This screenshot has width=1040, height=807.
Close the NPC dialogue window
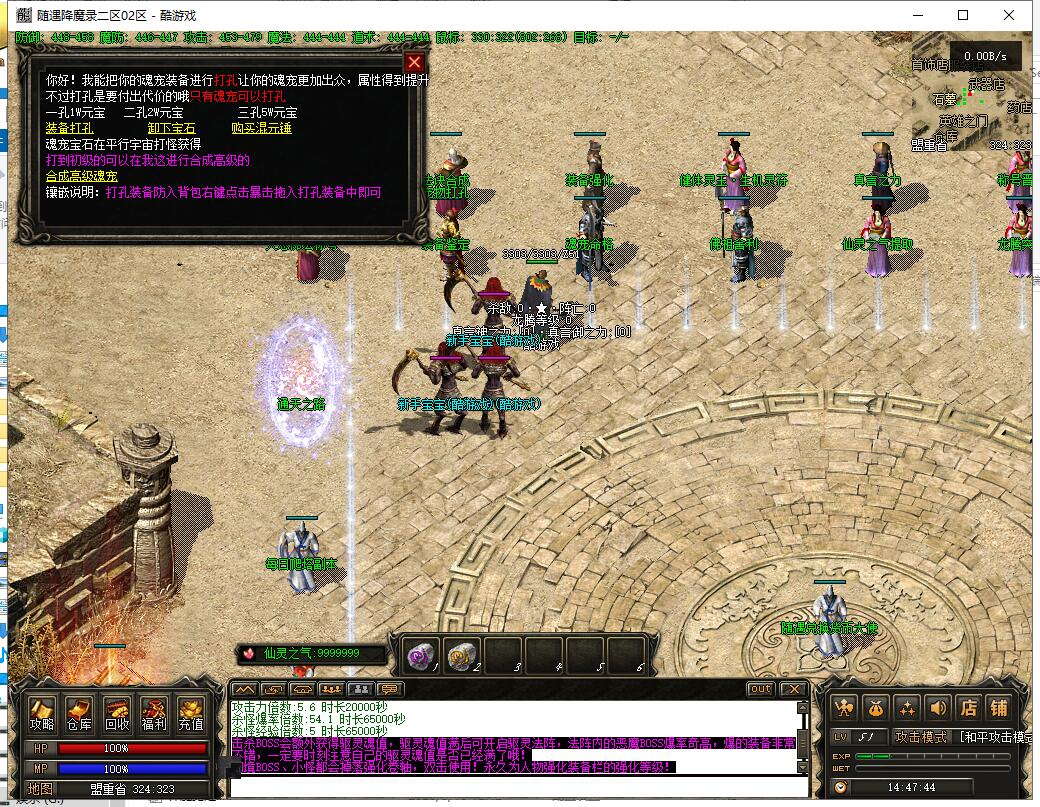click(x=414, y=62)
